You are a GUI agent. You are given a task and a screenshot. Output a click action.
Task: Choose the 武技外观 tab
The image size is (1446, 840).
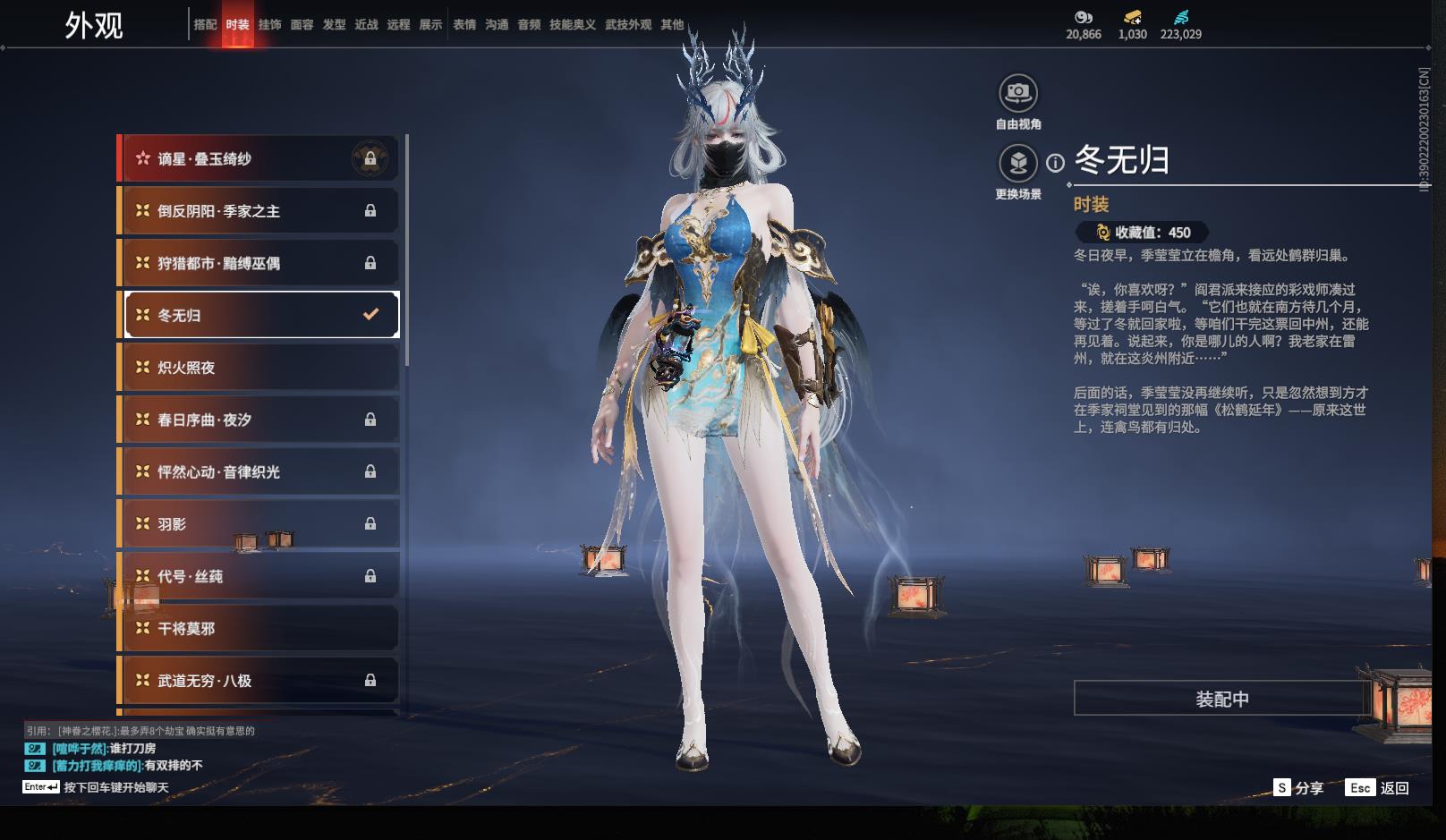[628, 25]
